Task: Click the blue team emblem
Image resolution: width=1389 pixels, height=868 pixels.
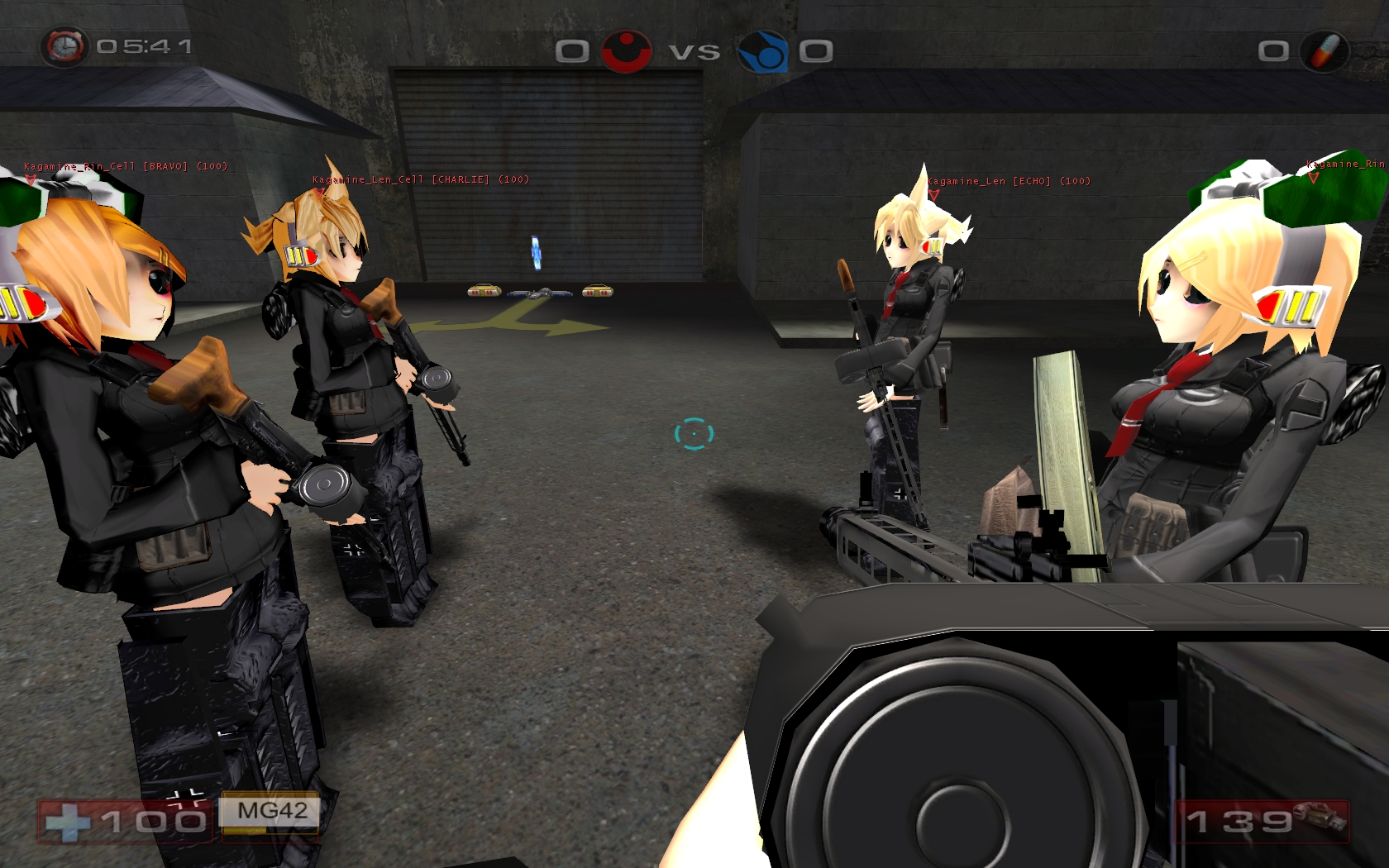Action: (761, 51)
